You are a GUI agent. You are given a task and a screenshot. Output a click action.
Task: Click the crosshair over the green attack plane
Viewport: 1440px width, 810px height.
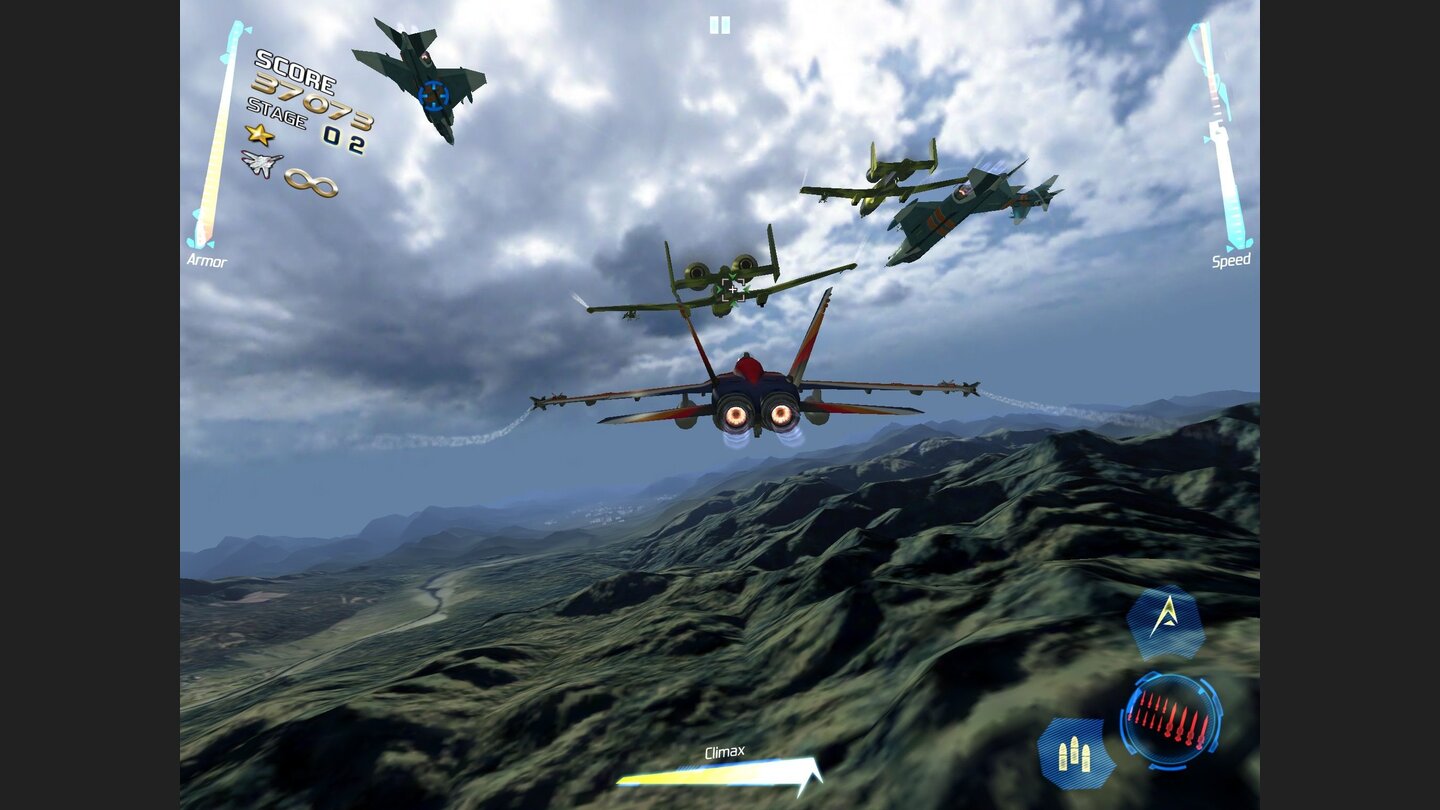733,289
